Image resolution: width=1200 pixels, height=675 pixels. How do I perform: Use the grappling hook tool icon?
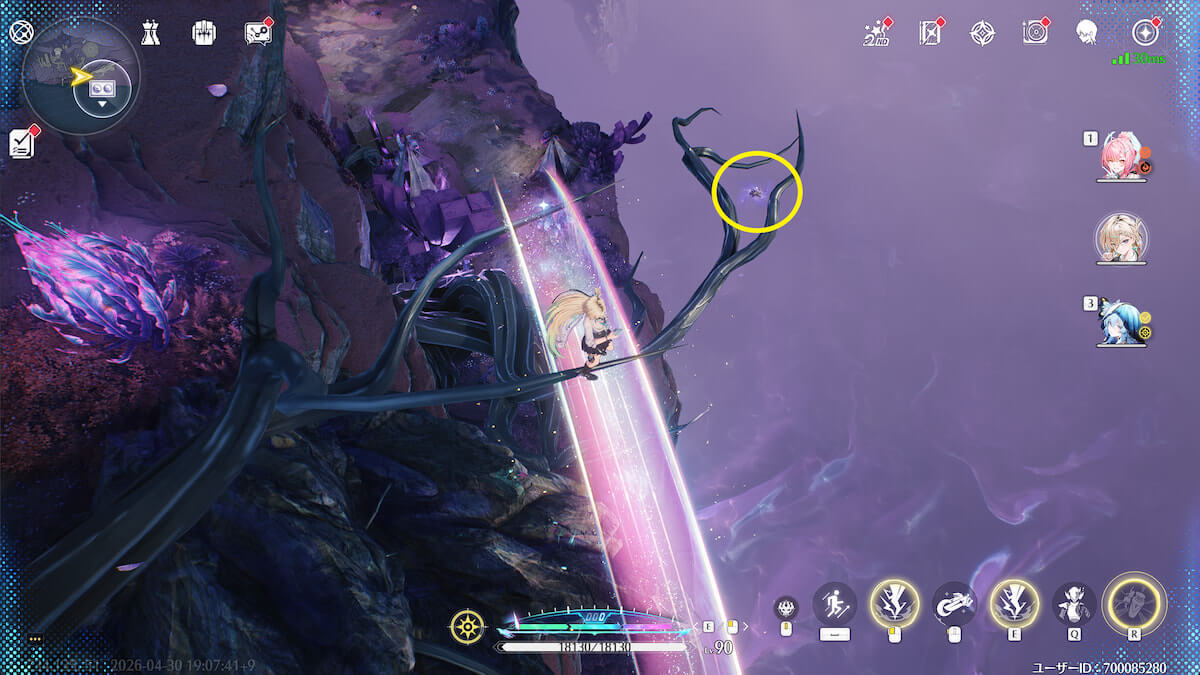click(x=954, y=603)
